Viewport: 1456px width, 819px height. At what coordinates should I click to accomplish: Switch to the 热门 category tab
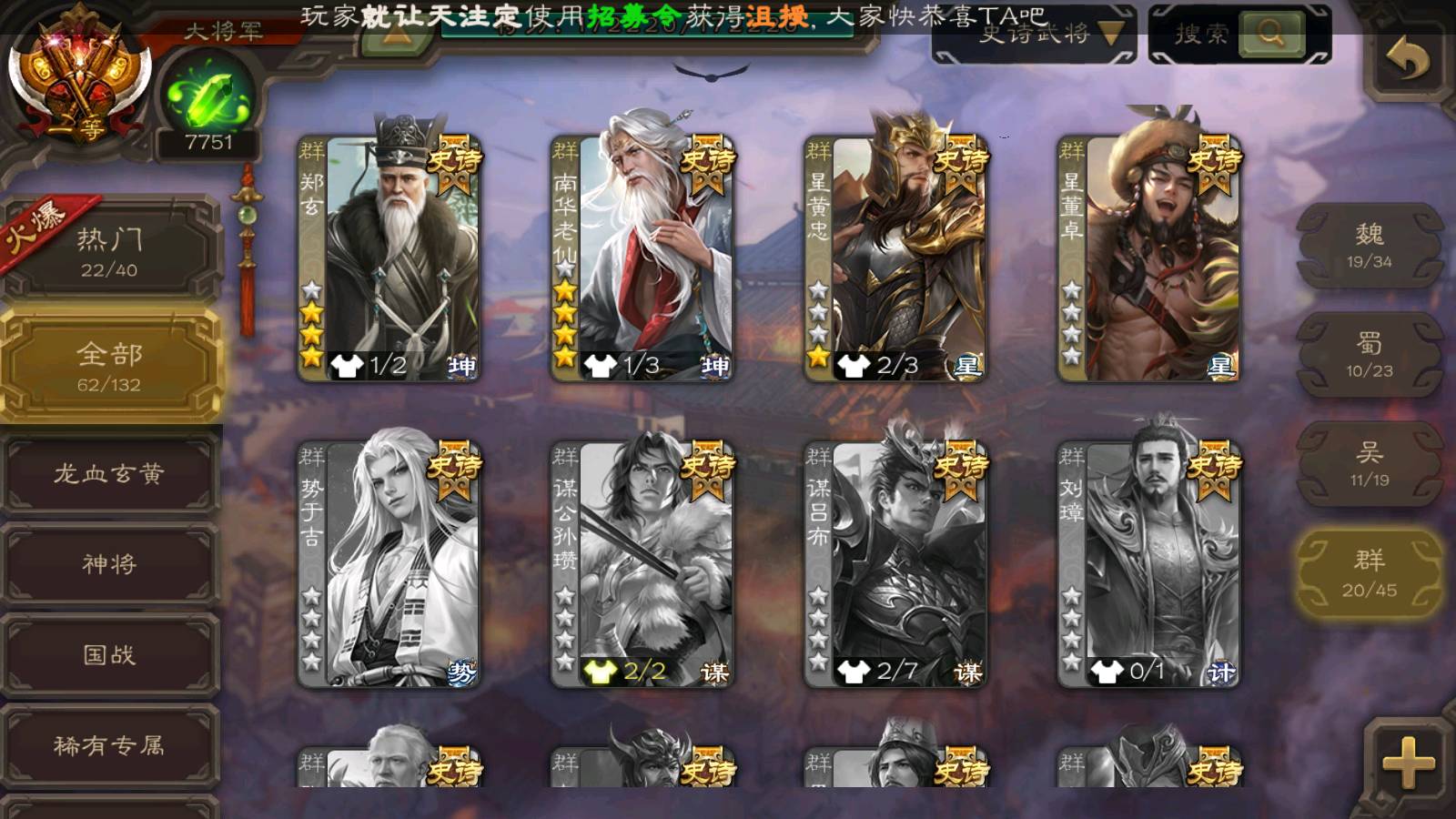pyautogui.click(x=109, y=251)
